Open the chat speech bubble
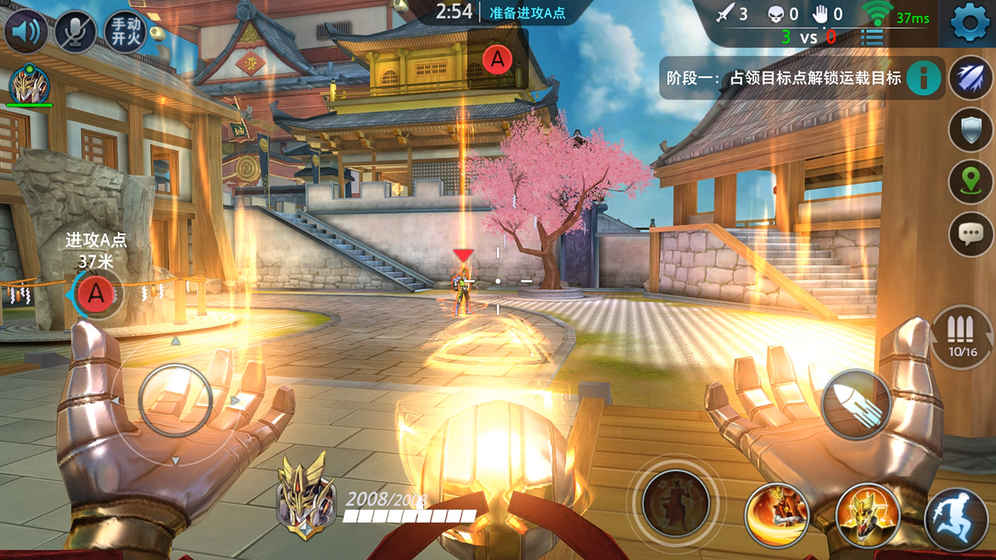This screenshot has width=996, height=560. pos(970,234)
